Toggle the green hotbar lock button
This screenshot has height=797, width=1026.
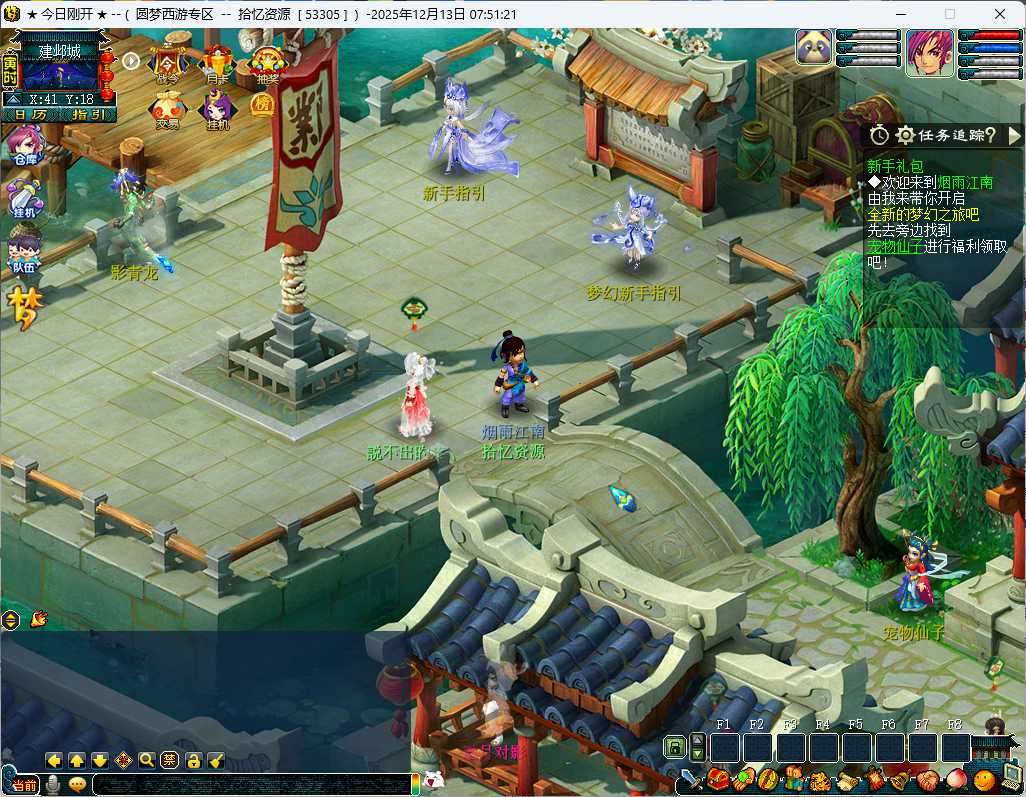(x=675, y=747)
